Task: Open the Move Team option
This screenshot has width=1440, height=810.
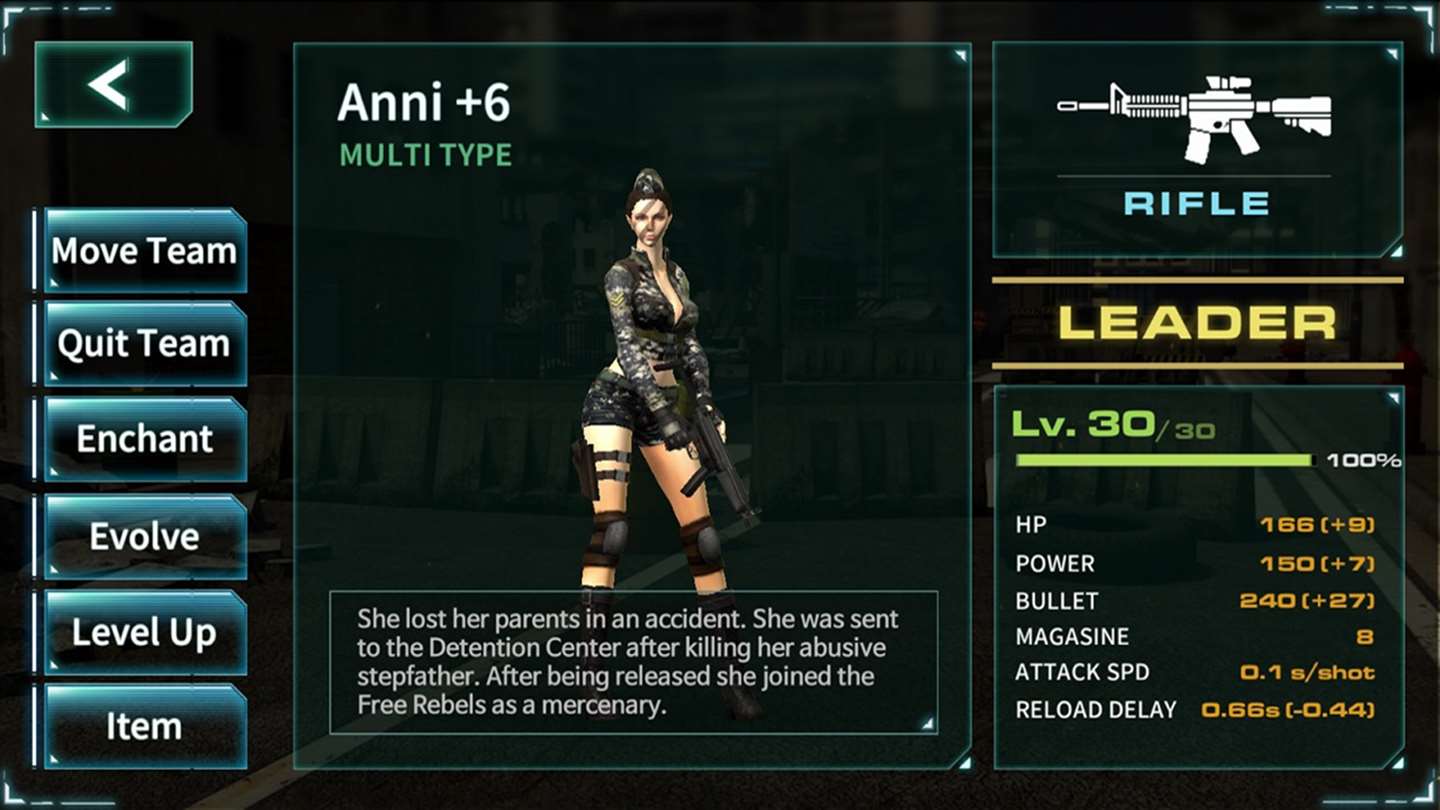Action: [x=145, y=250]
